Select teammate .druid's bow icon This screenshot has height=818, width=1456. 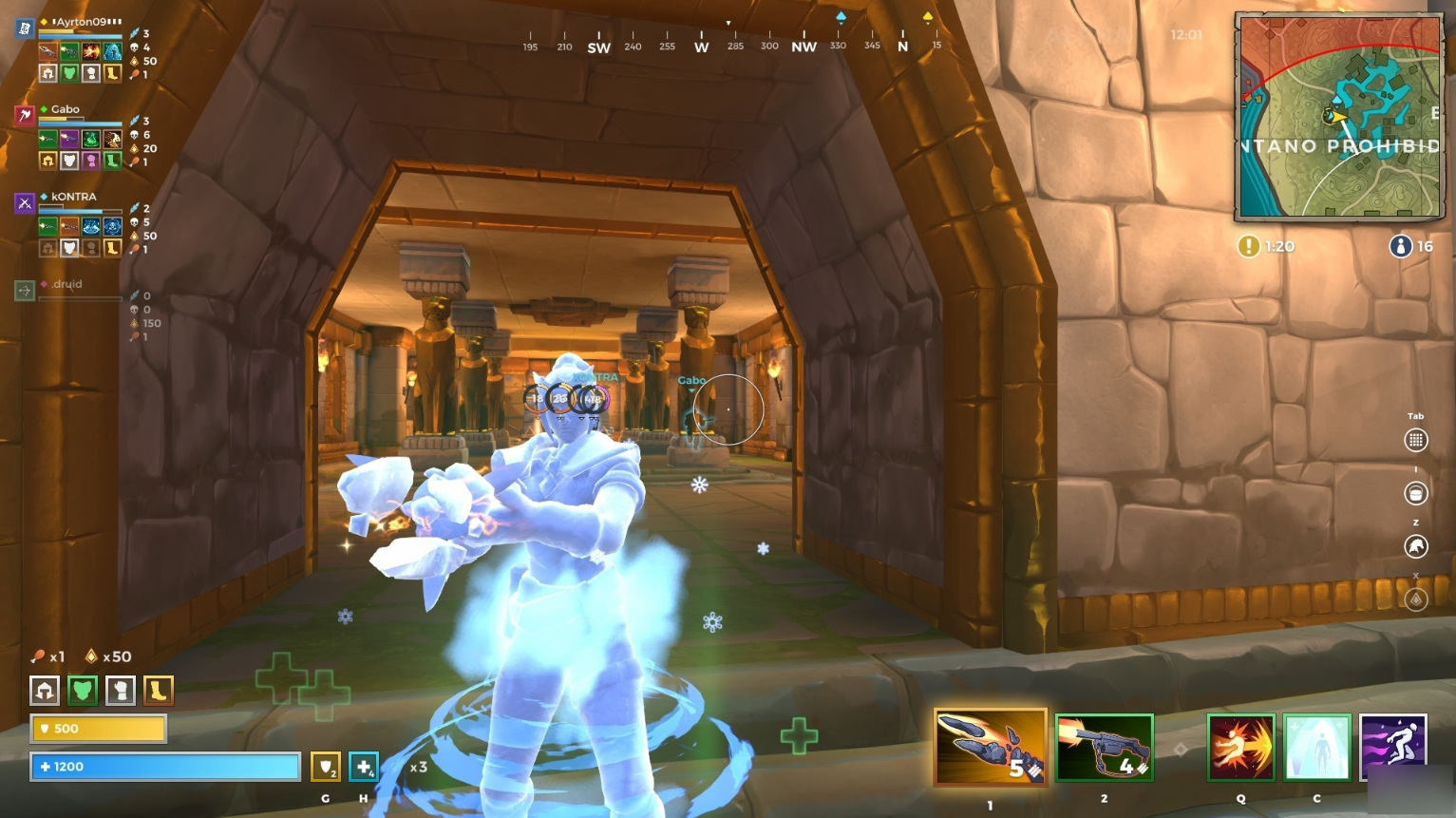click(25, 290)
